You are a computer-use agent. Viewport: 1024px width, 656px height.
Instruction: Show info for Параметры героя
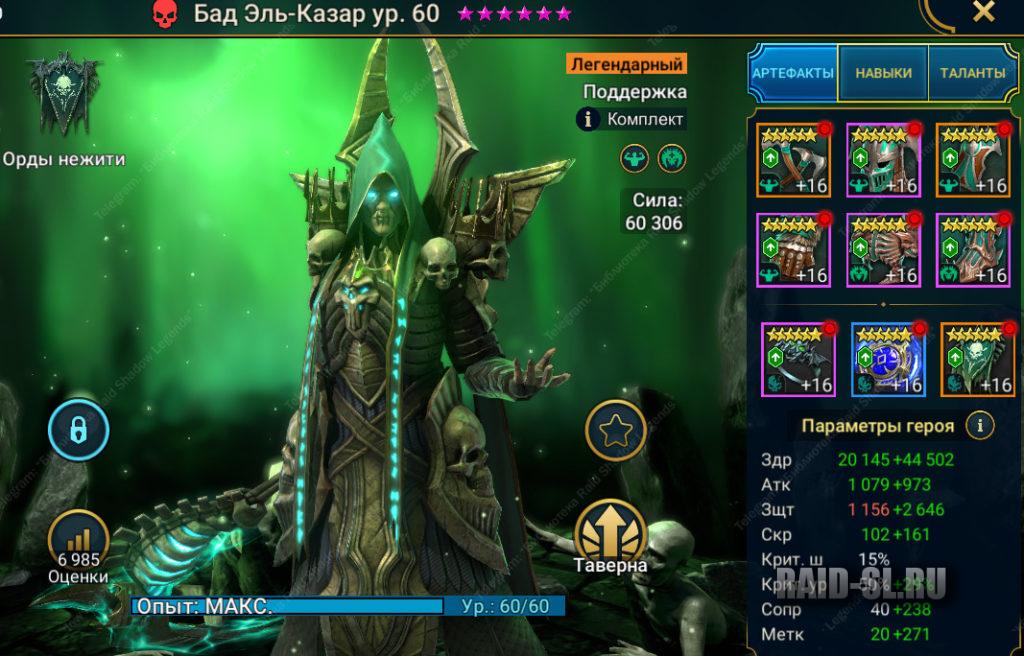click(x=980, y=426)
